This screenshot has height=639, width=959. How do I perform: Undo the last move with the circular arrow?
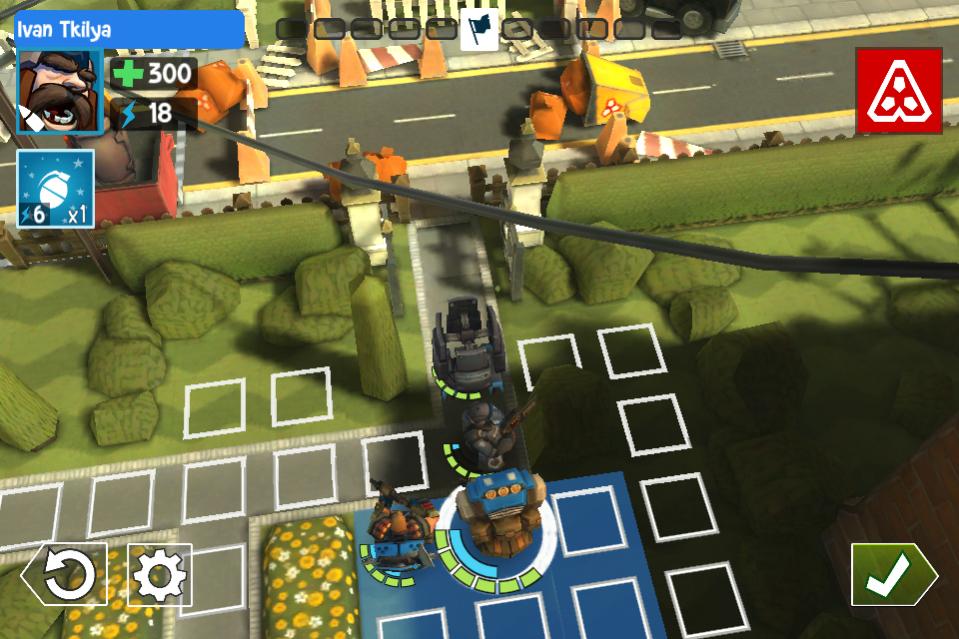[x=66, y=574]
